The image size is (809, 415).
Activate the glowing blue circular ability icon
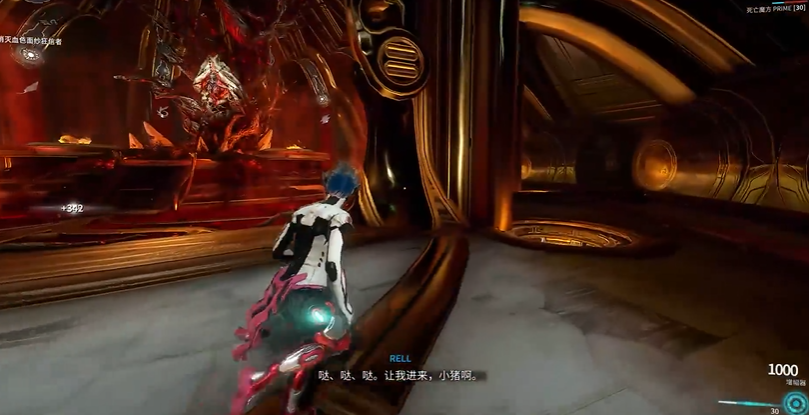click(x=794, y=402)
